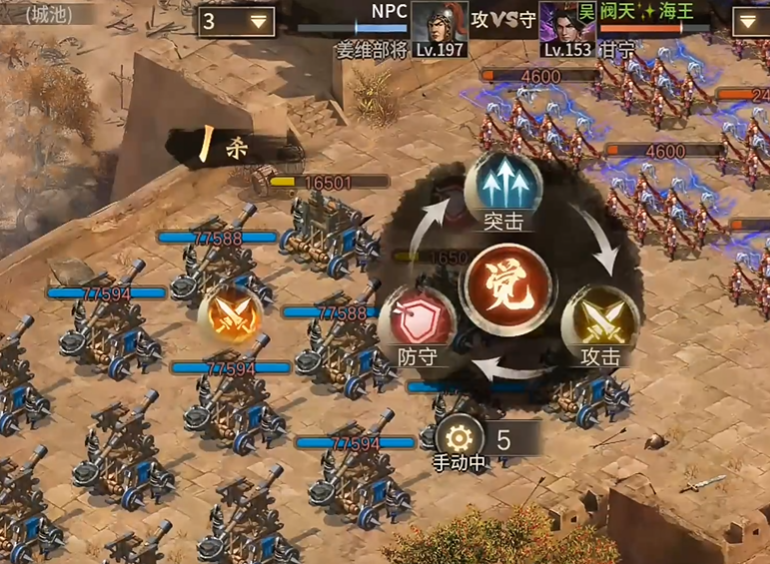Open the dropdown showing number 3
770x564 pixels.
(x=236, y=21)
